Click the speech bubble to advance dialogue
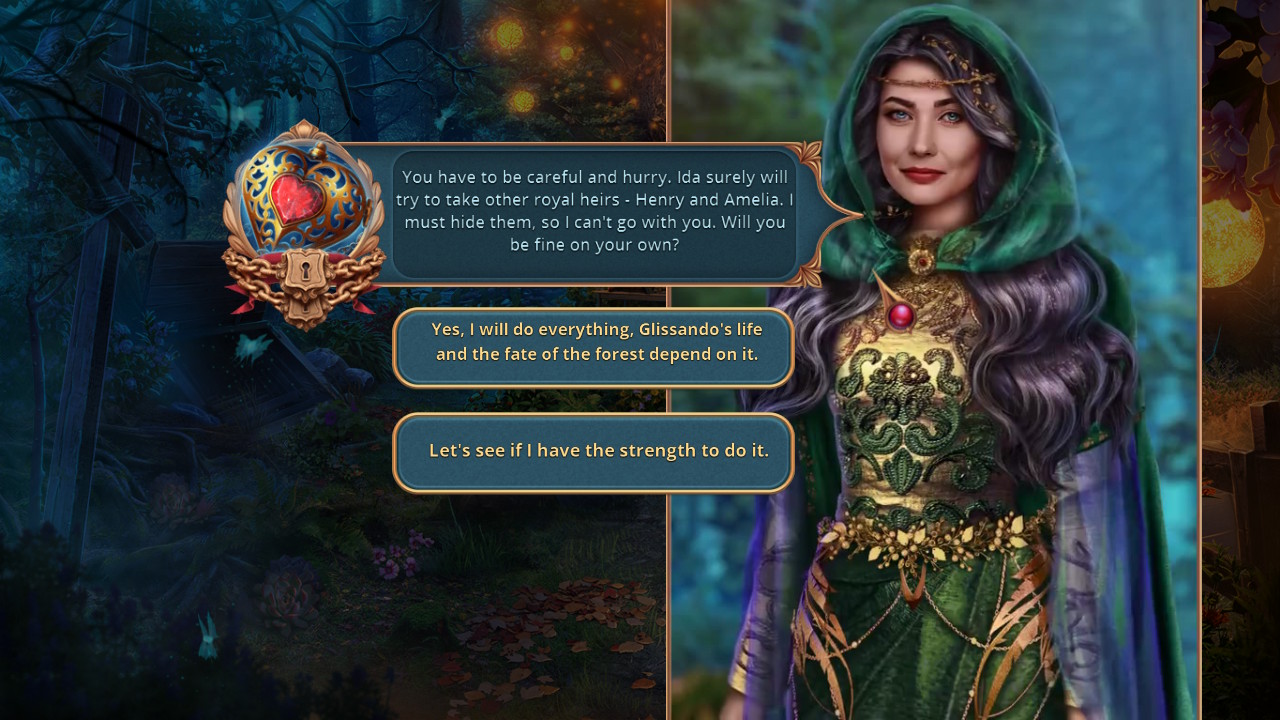Viewport: 1280px width, 720px height. click(x=594, y=210)
